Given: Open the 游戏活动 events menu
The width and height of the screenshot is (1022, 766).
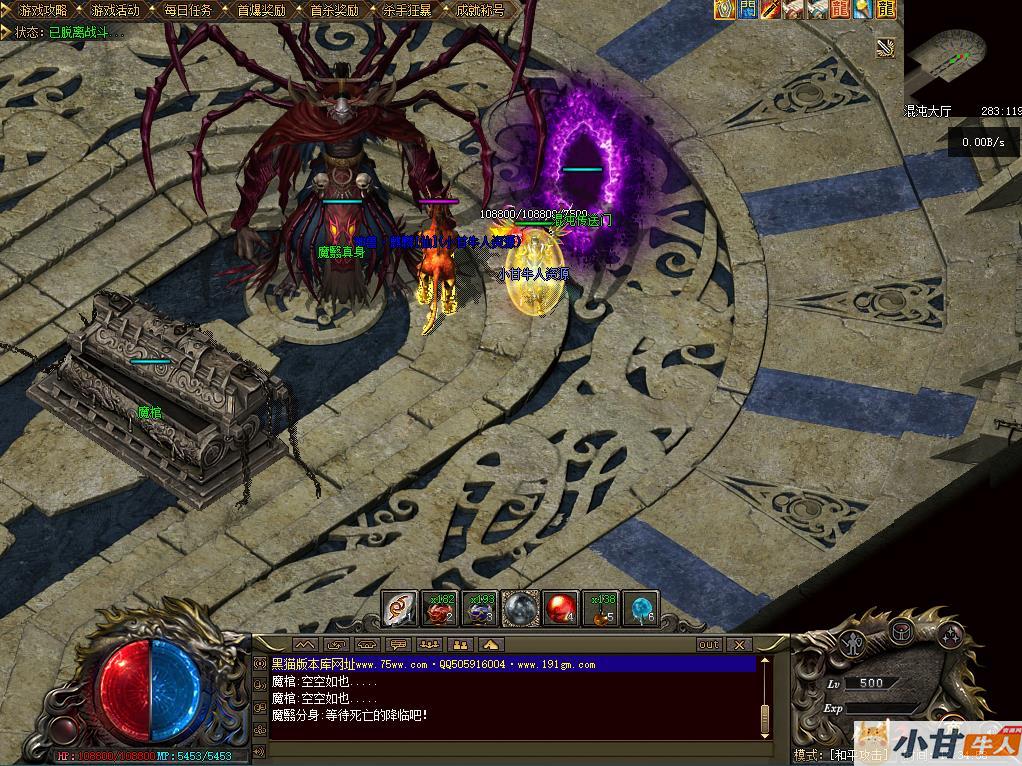Looking at the screenshot, I should click(115, 11).
